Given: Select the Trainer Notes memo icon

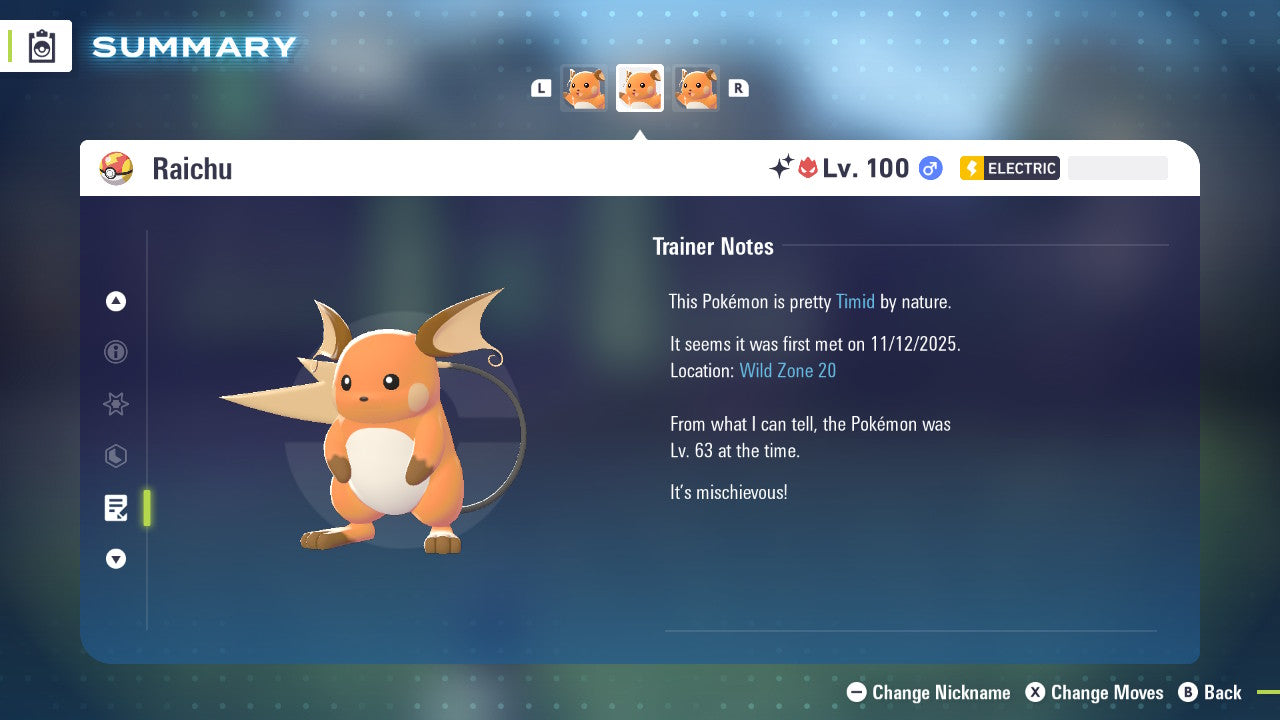Looking at the screenshot, I should (x=116, y=508).
